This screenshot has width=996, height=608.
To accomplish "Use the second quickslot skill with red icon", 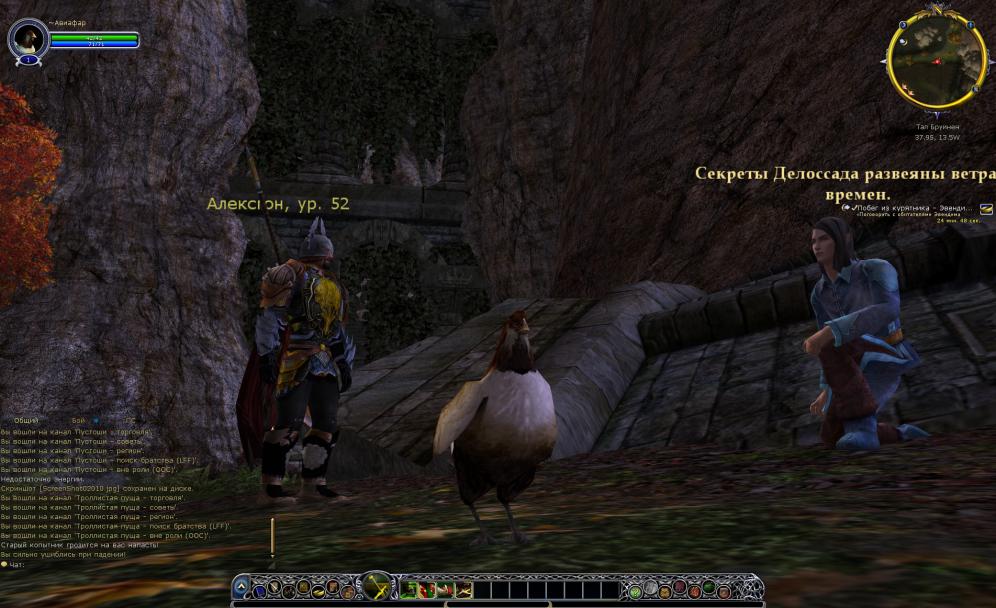I will (x=427, y=589).
